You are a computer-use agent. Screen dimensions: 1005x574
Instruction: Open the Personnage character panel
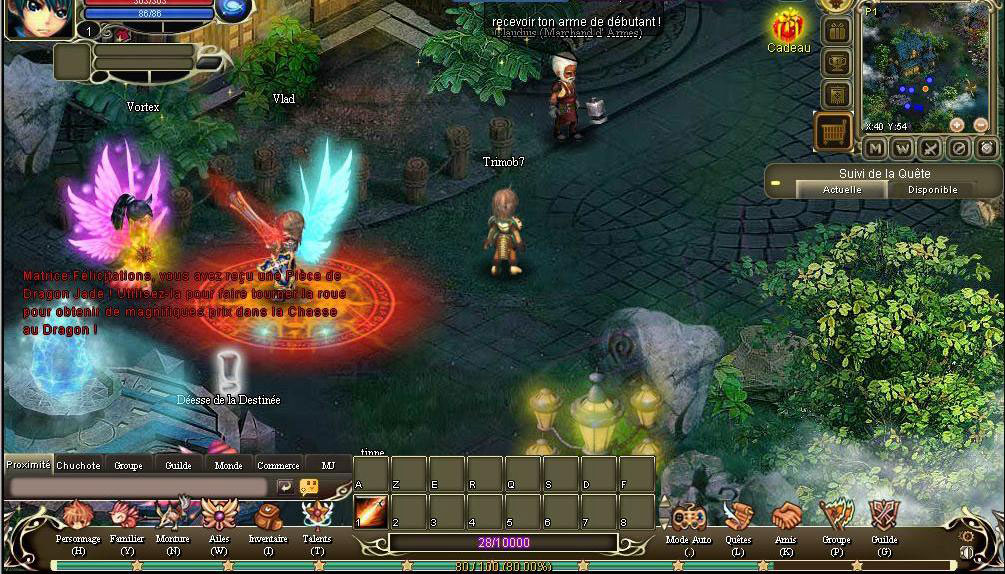[x=78, y=518]
